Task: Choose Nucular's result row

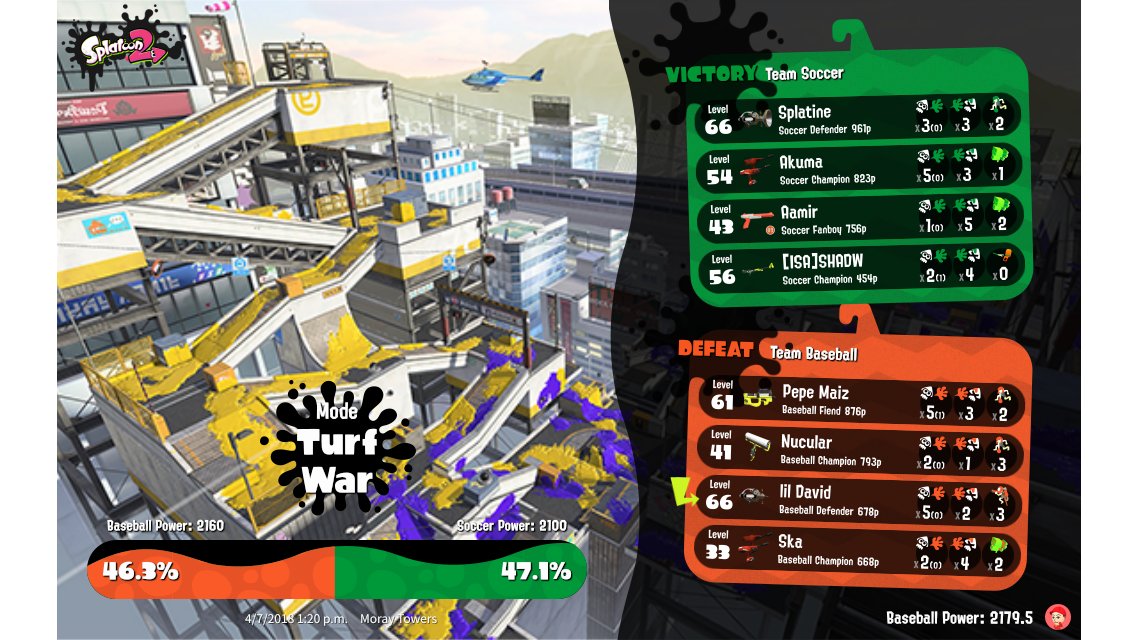Action: 860,450
